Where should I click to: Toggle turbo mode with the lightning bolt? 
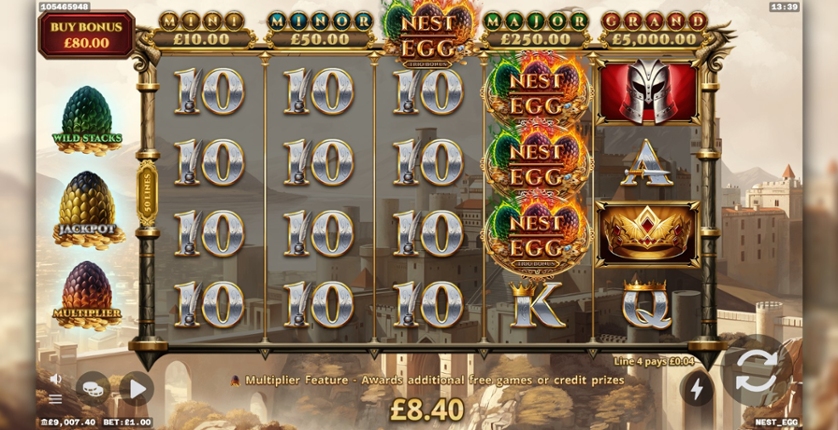coord(697,388)
